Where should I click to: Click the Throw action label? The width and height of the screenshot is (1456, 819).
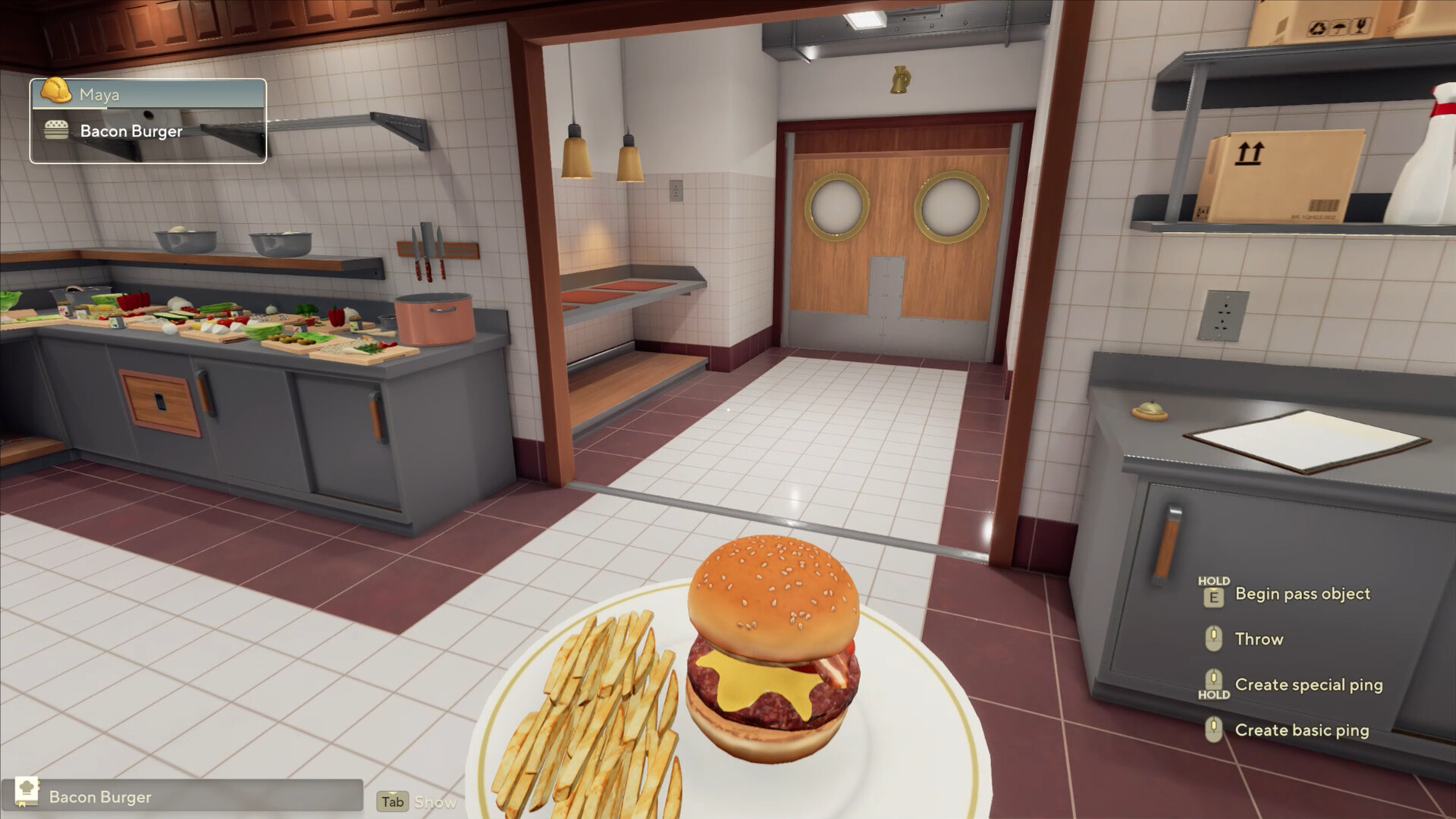1259,639
